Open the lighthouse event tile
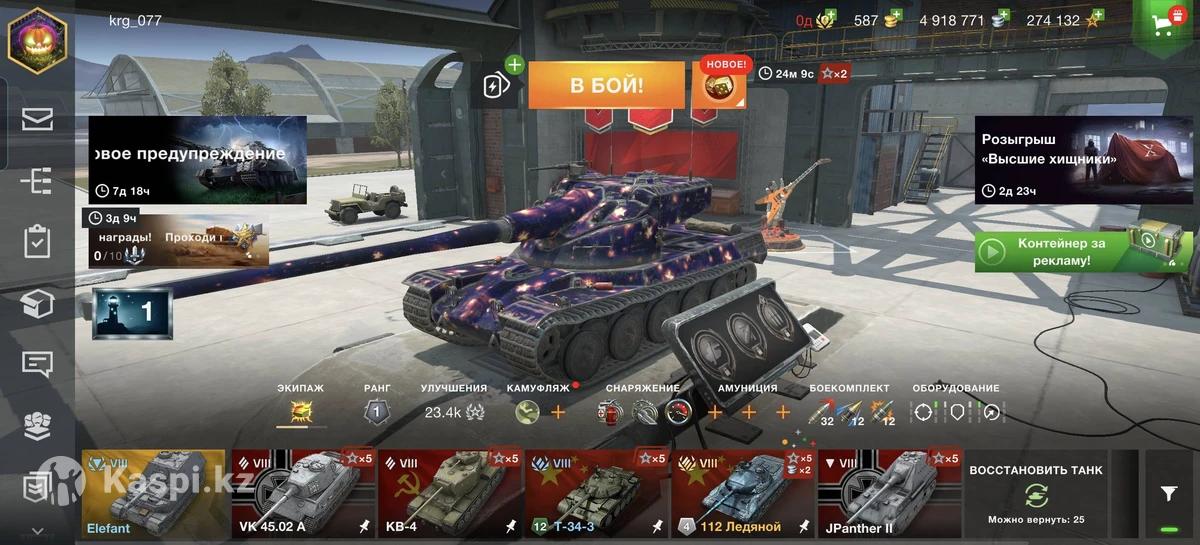Viewport: 1200px width, 545px height. pos(132,313)
